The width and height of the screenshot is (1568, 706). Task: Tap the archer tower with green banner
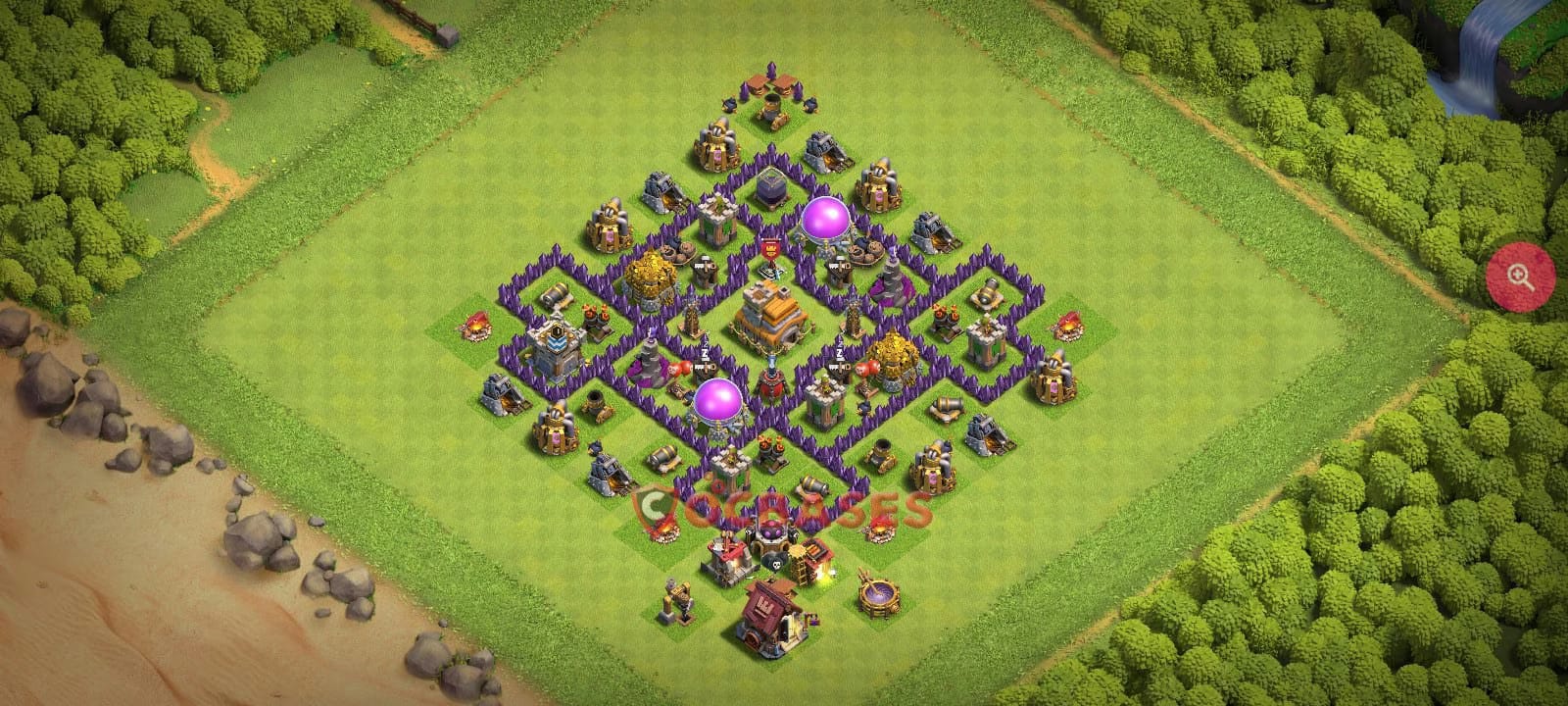coord(716,222)
